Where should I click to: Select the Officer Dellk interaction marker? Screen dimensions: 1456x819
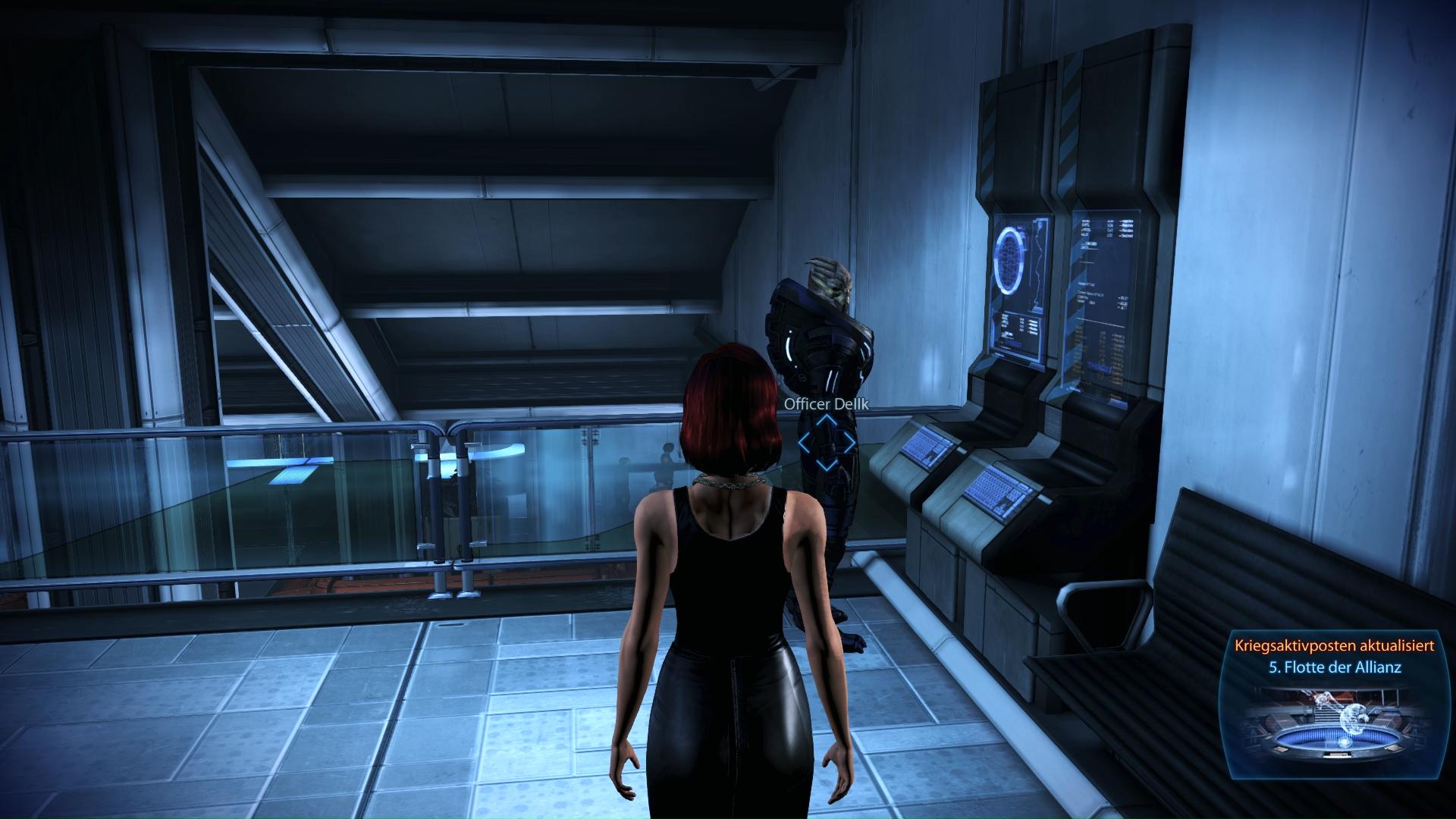pos(827,441)
